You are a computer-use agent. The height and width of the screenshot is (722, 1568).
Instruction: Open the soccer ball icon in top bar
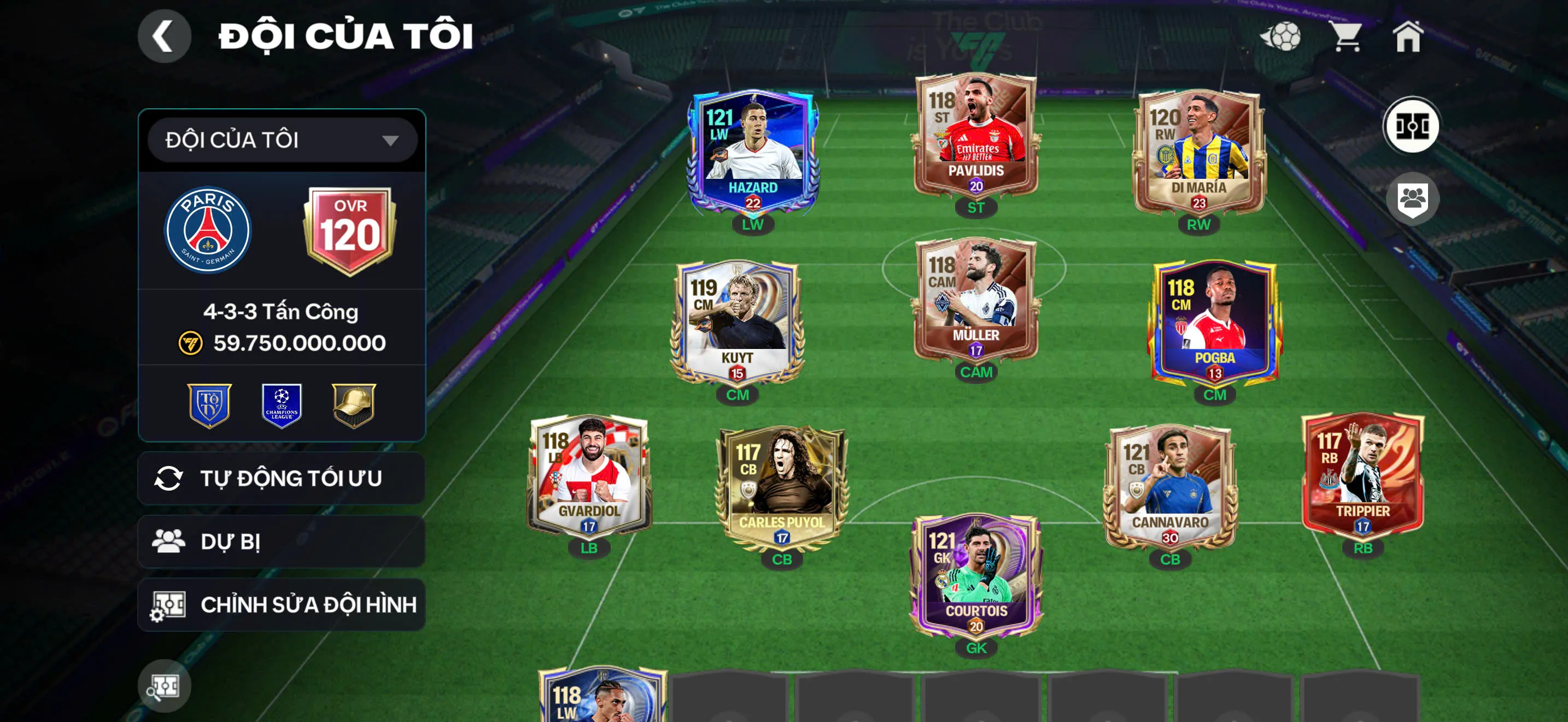click(1280, 37)
